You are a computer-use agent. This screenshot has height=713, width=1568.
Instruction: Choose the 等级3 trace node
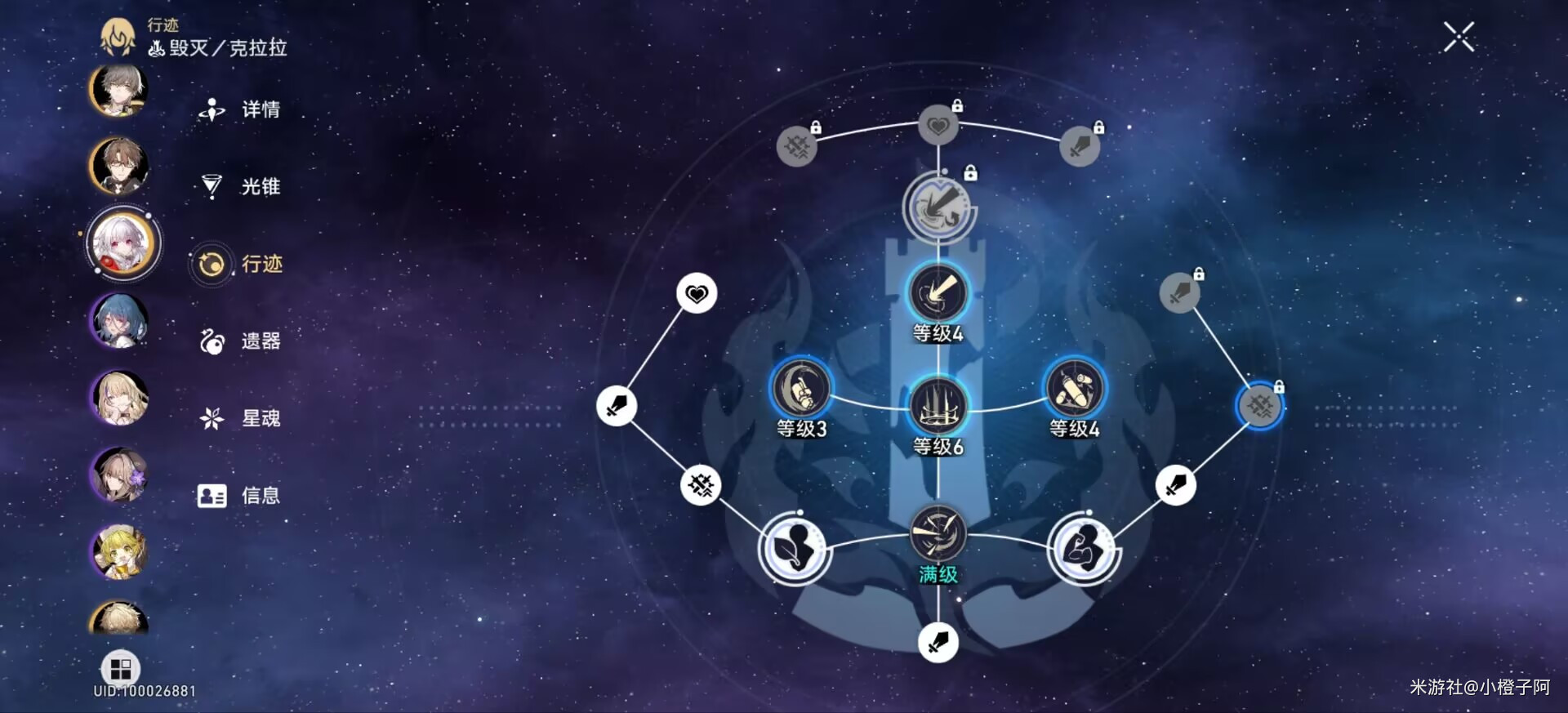tap(801, 390)
